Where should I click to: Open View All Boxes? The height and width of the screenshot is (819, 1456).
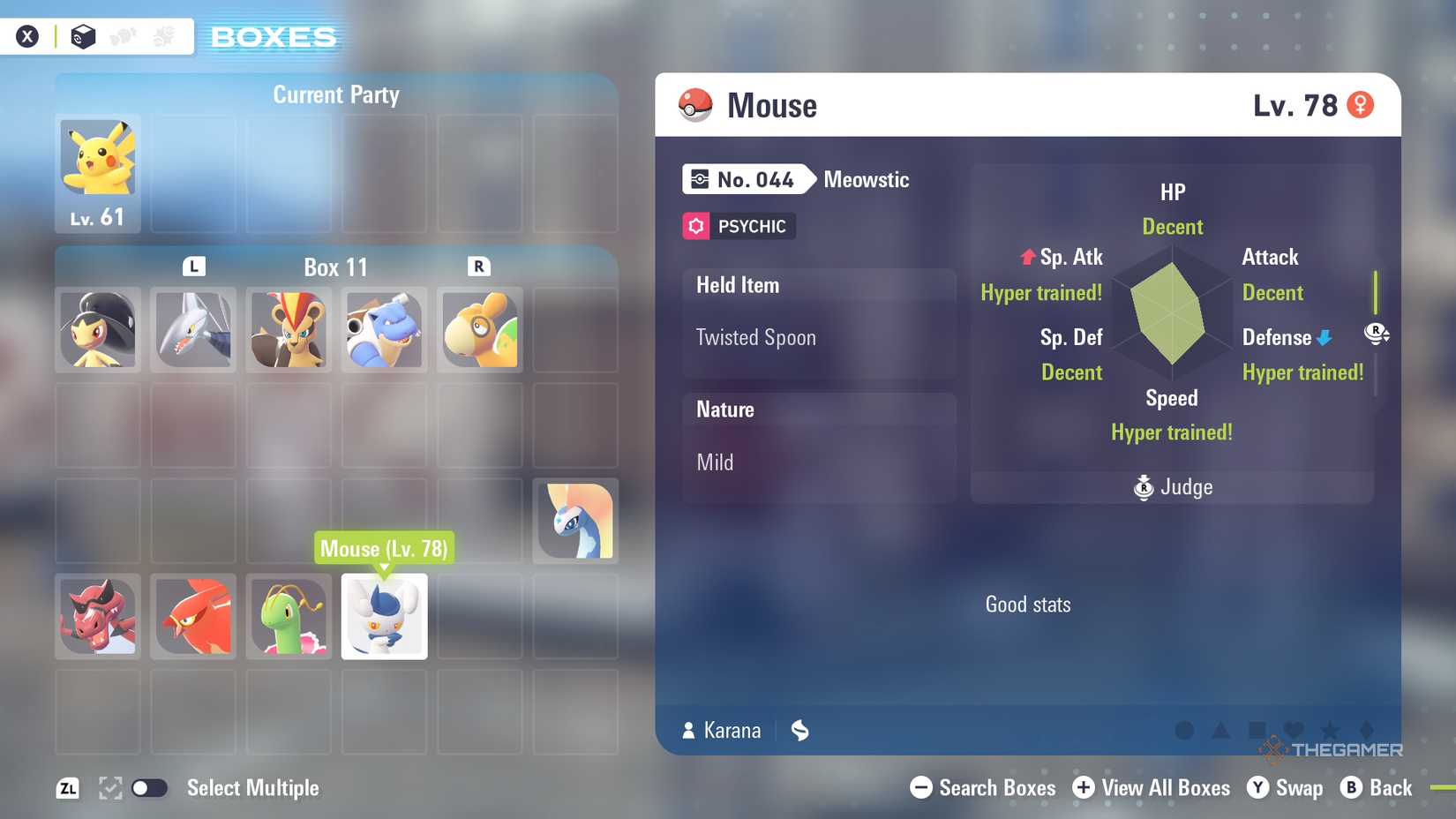tap(1152, 788)
